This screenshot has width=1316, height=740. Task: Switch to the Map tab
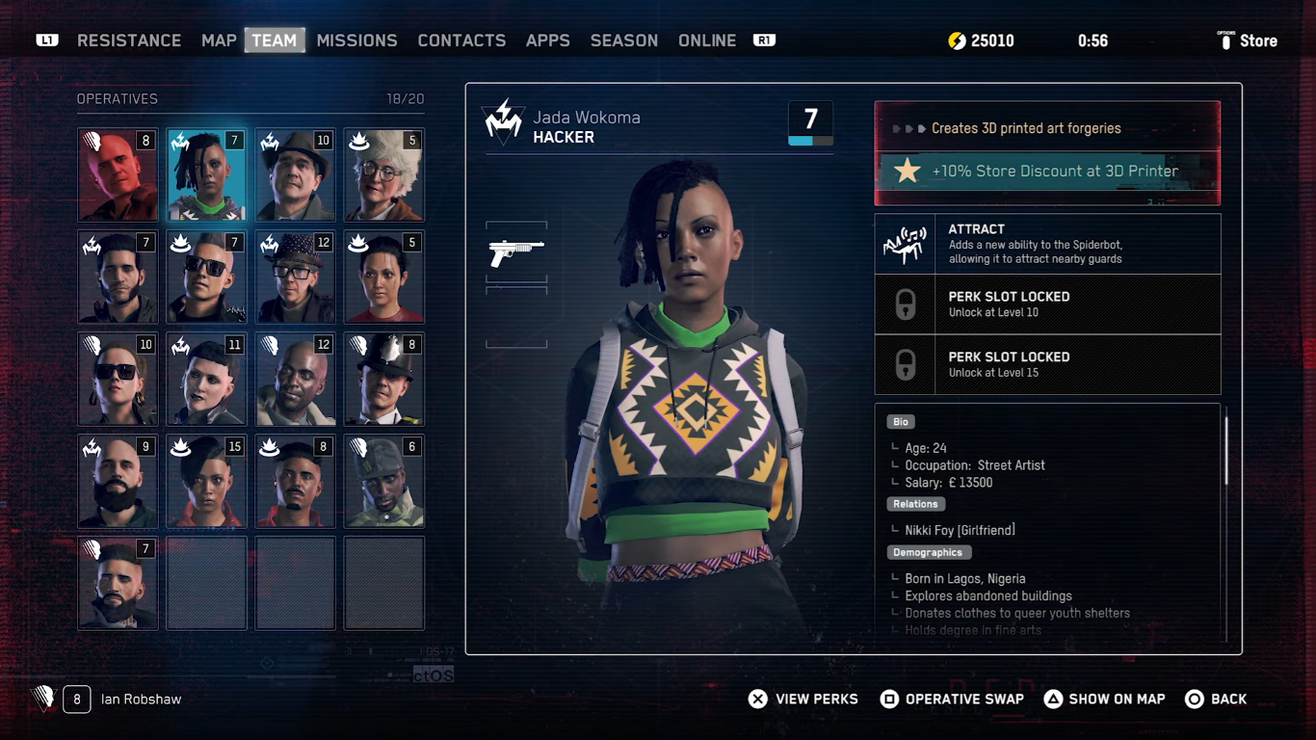pyautogui.click(x=218, y=41)
